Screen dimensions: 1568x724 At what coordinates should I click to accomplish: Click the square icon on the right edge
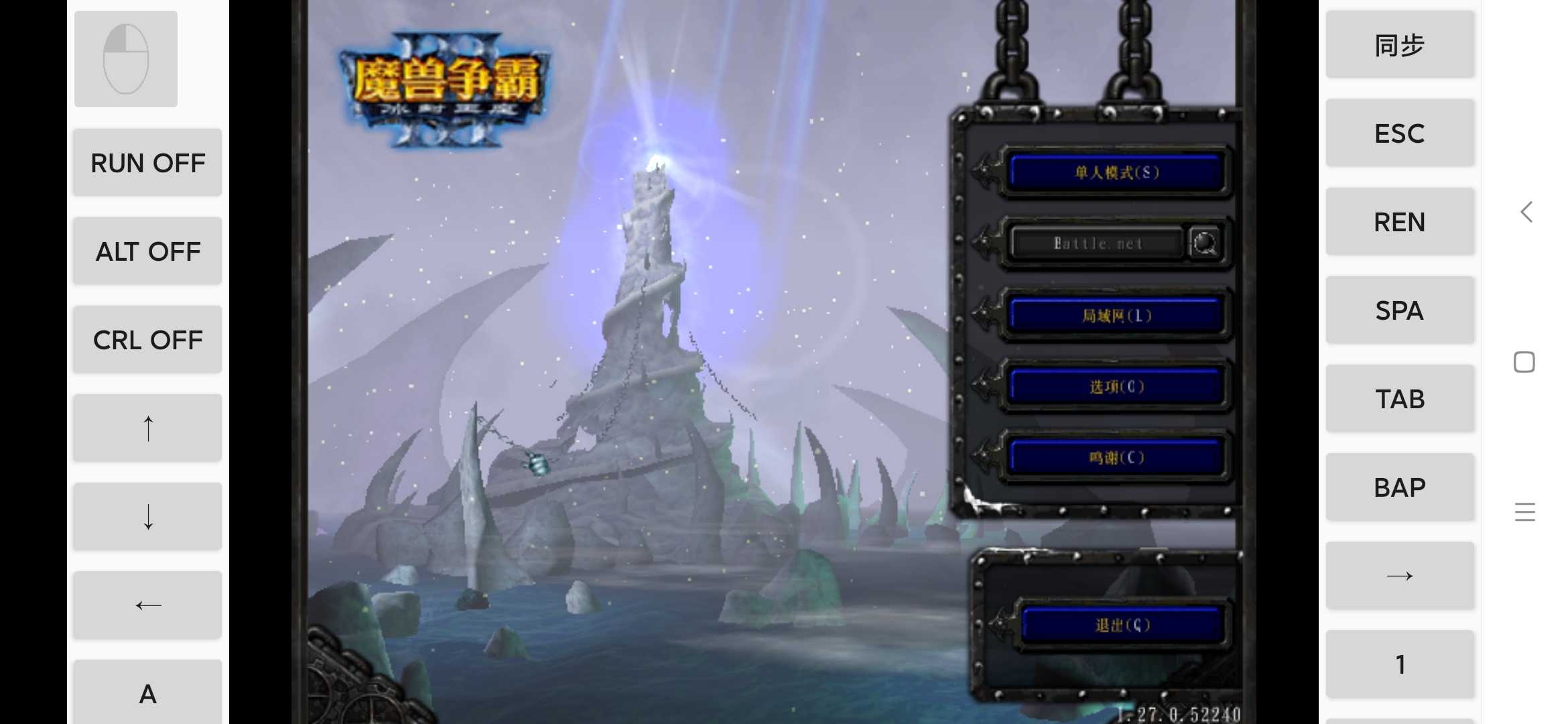pyautogui.click(x=1524, y=361)
